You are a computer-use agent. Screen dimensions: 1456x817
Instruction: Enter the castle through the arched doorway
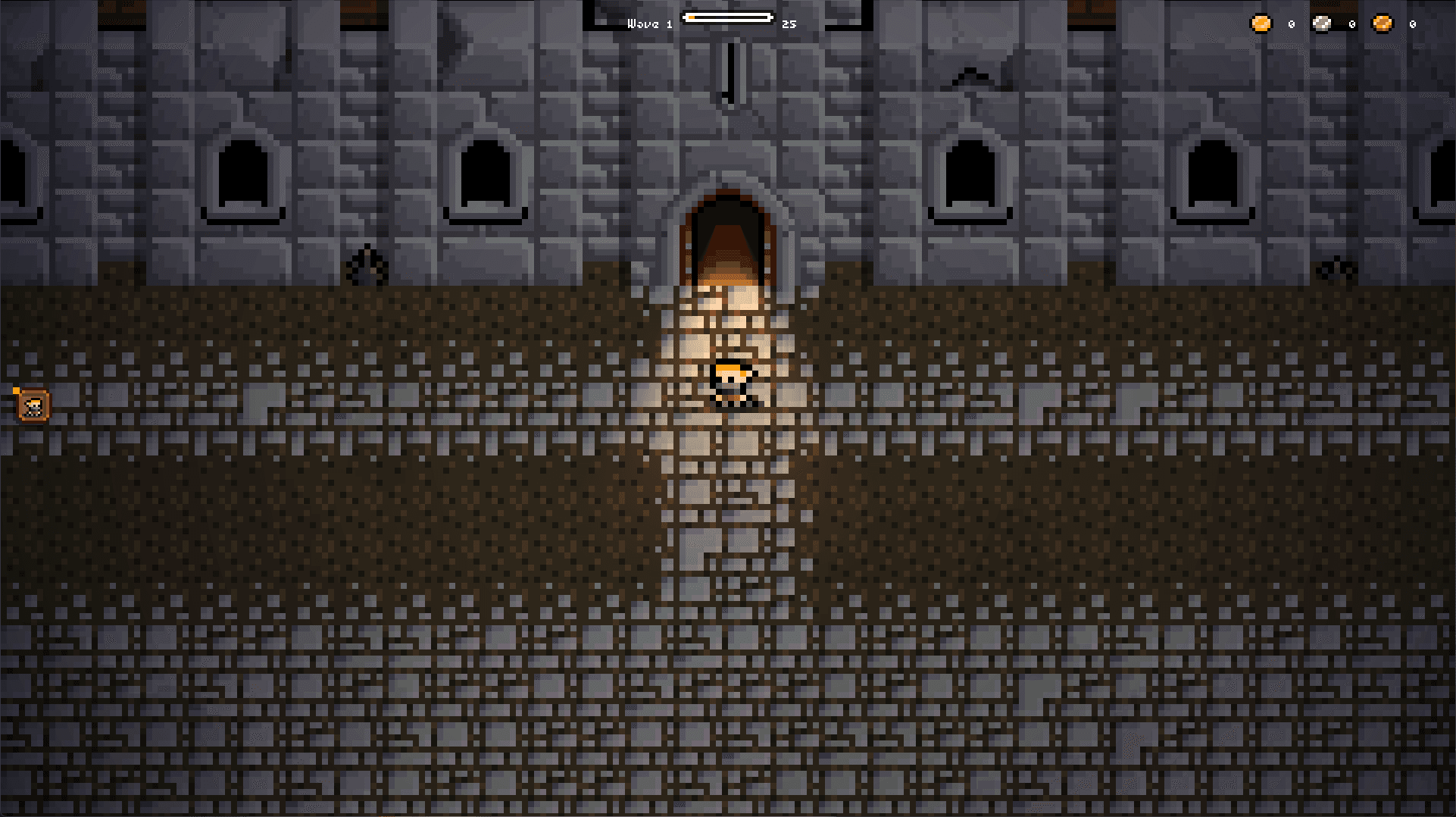(730, 235)
